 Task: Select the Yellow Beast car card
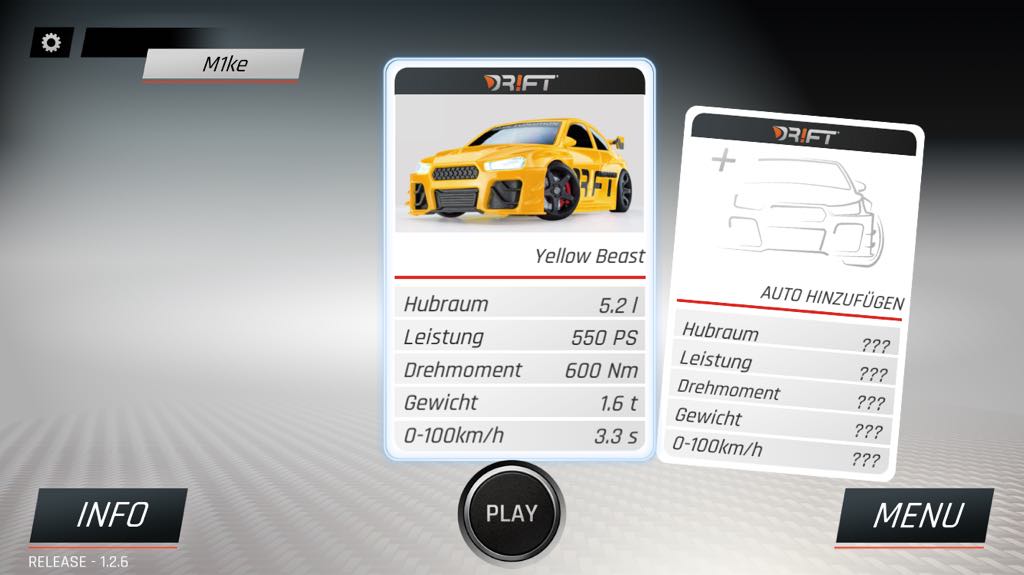tap(520, 259)
